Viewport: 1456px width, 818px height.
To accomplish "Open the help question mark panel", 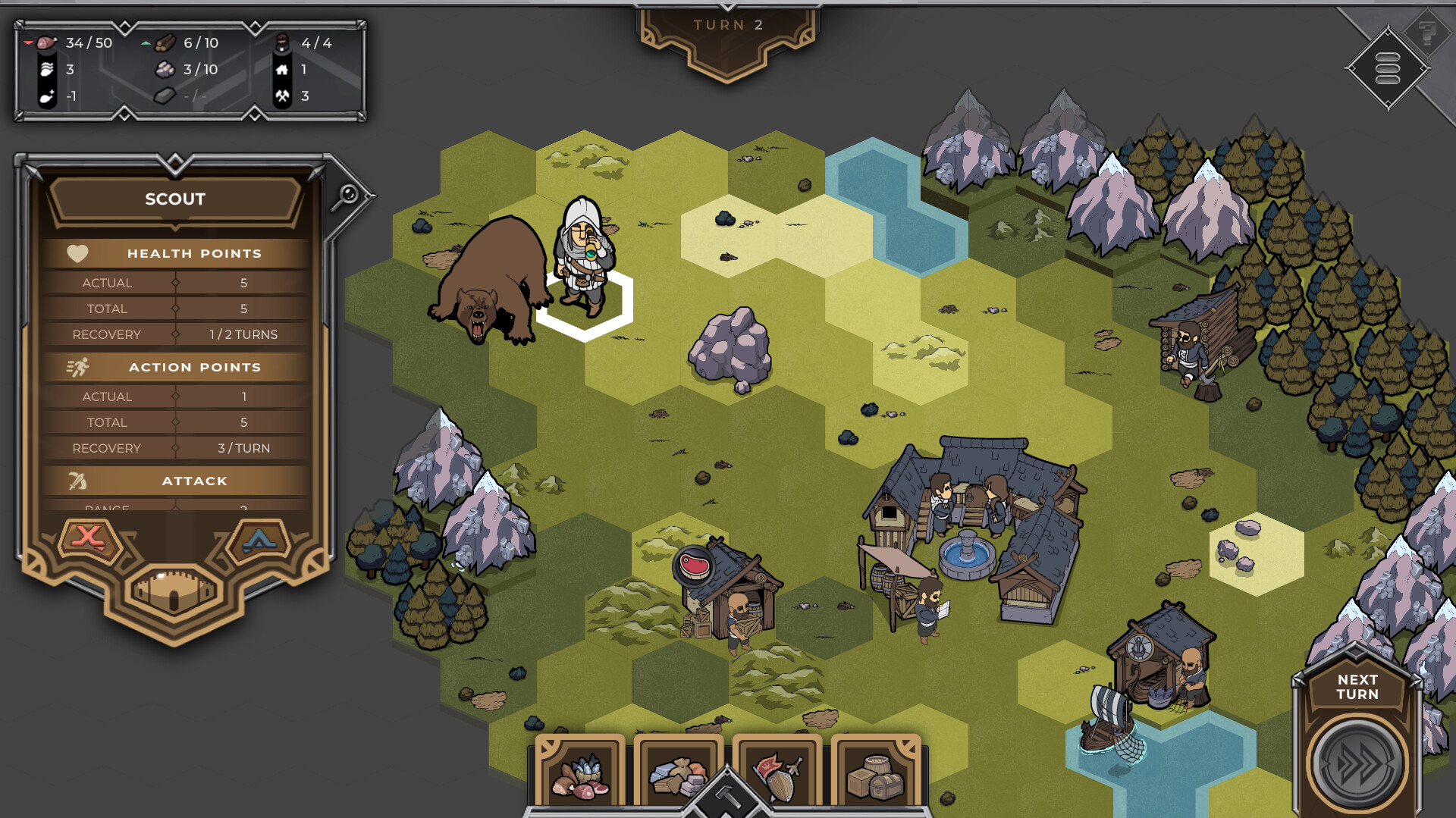I will (x=1426, y=34).
